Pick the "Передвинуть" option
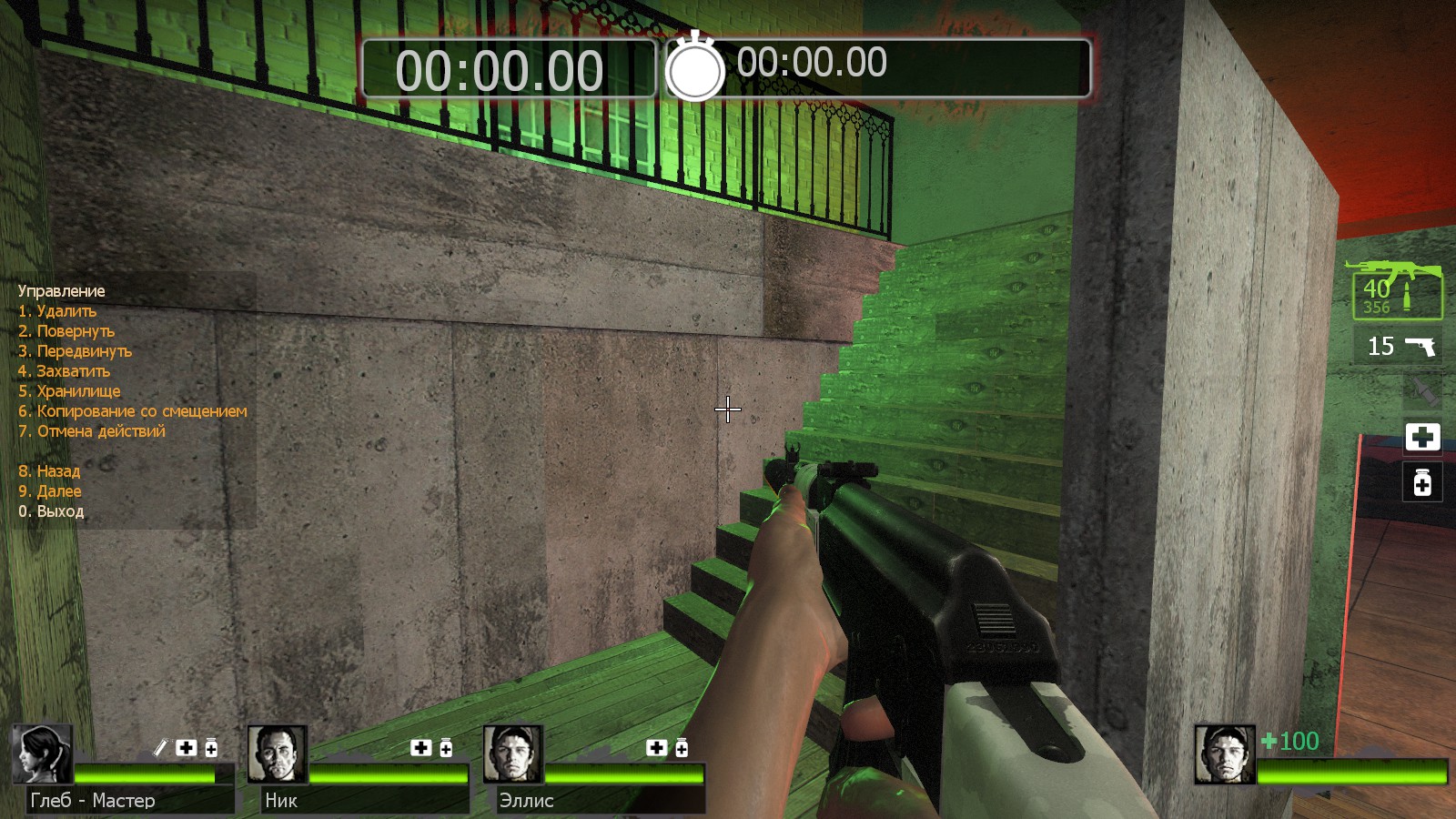Image resolution: width=1456 pixels, height=819 pixels. pyautogui.click(x=75, y=351)
